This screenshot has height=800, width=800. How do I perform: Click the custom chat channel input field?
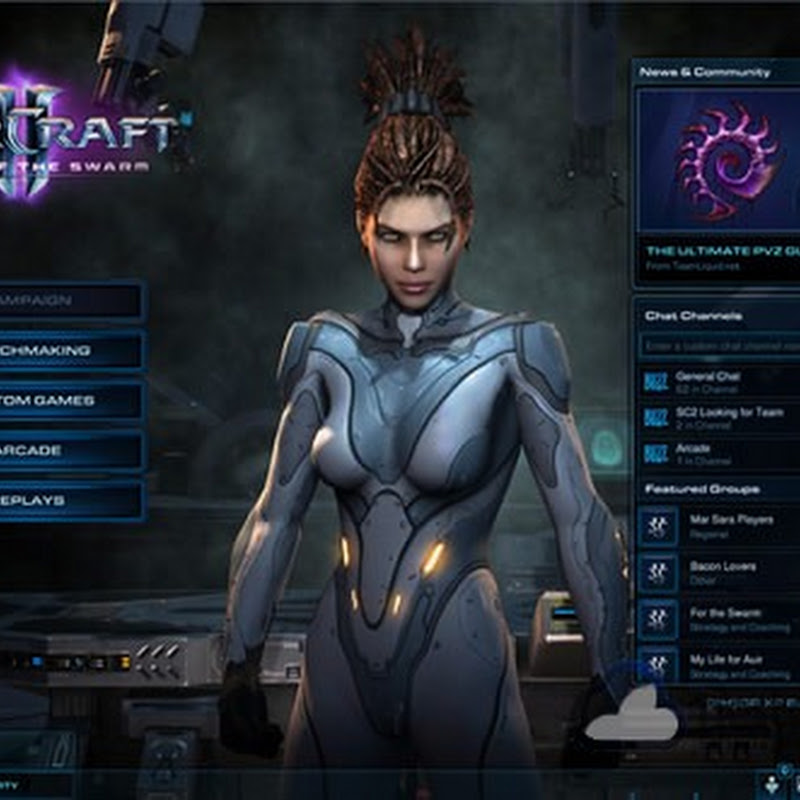click(x=720, y=346)
